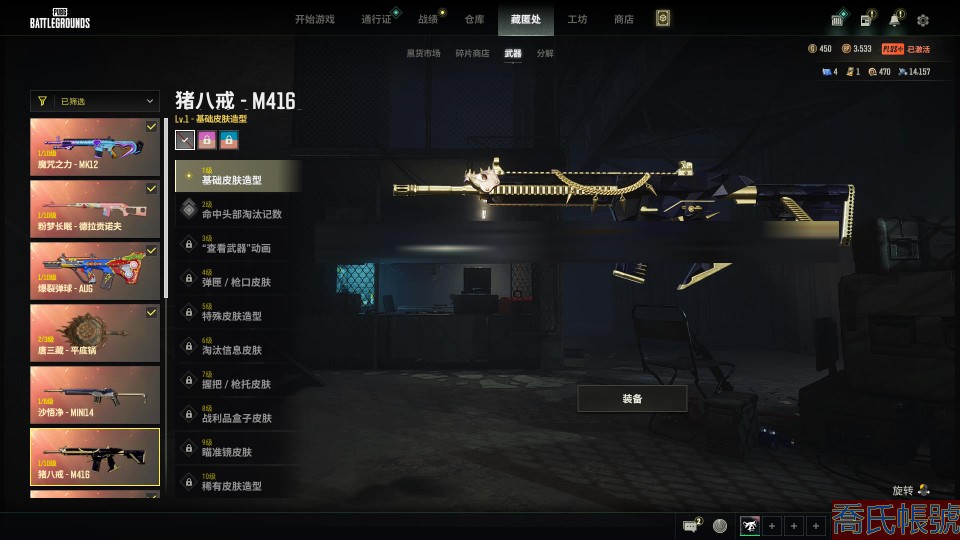This screenshot has width=960, height=540.
Task: Select the 命中头部淘汰记数 level row
Action: click(x=238, y=210)
